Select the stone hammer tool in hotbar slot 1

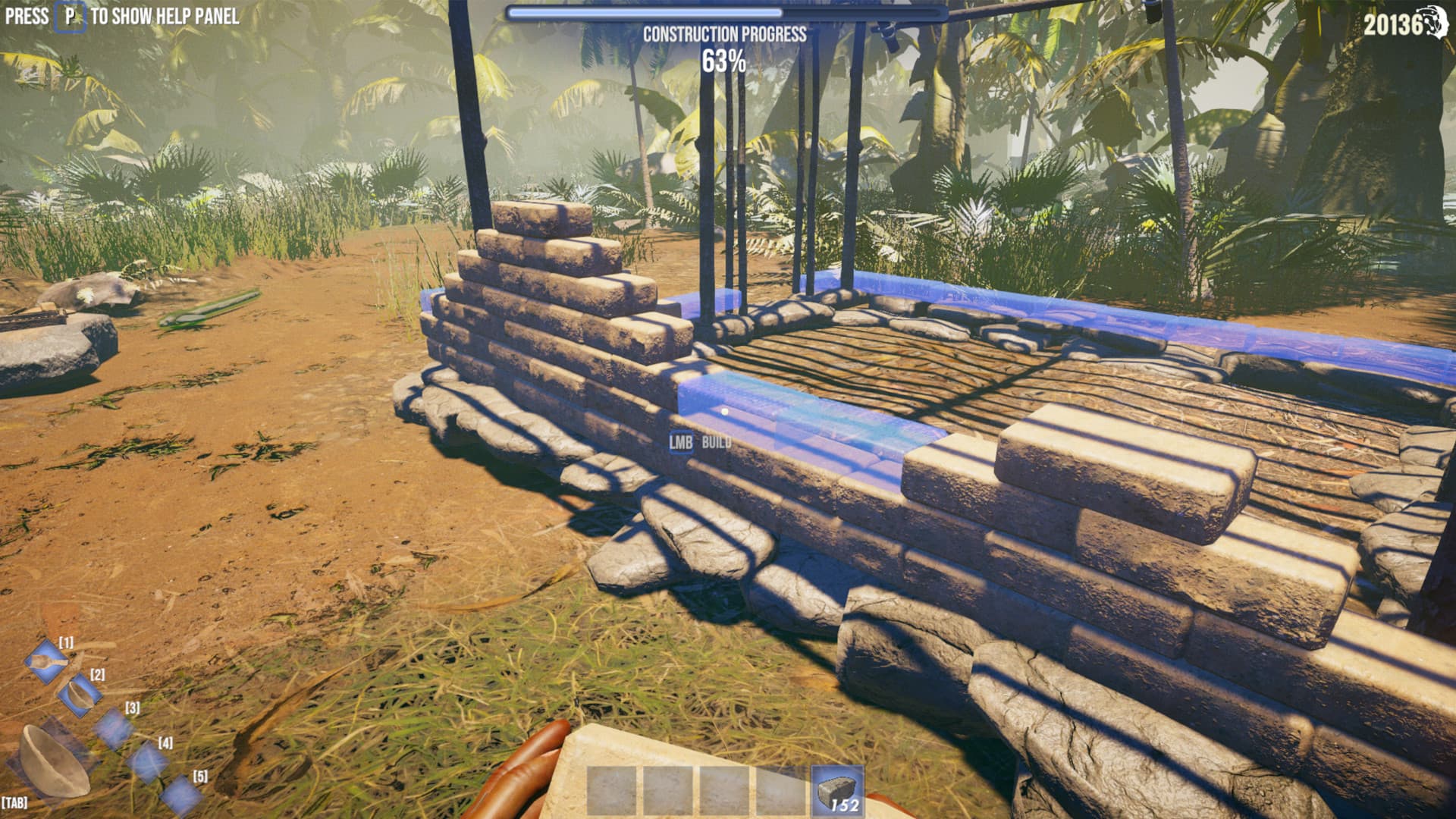pos(45,662)
